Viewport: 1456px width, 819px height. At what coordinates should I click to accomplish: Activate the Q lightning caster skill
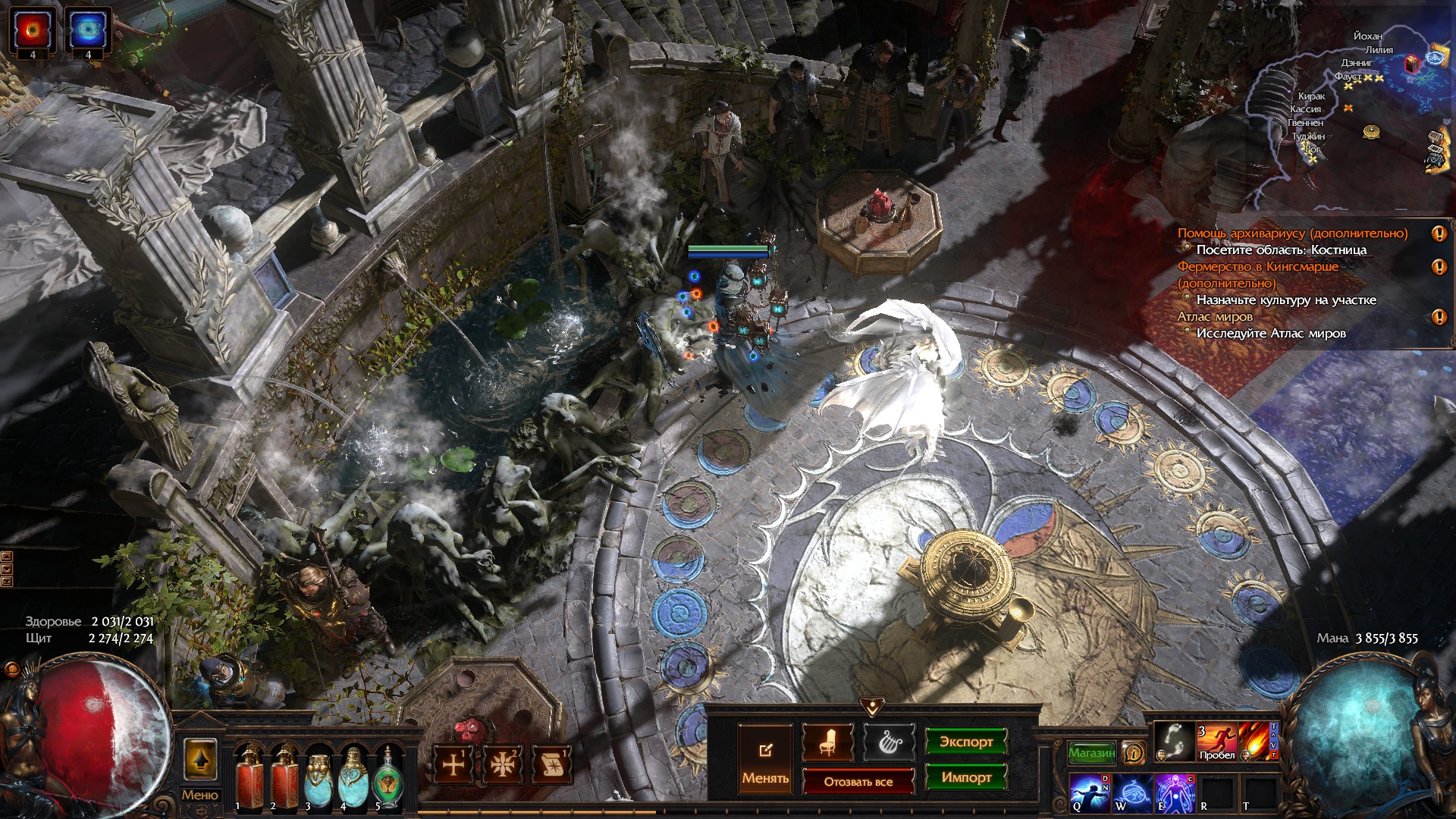click(x=1090, y=793)
